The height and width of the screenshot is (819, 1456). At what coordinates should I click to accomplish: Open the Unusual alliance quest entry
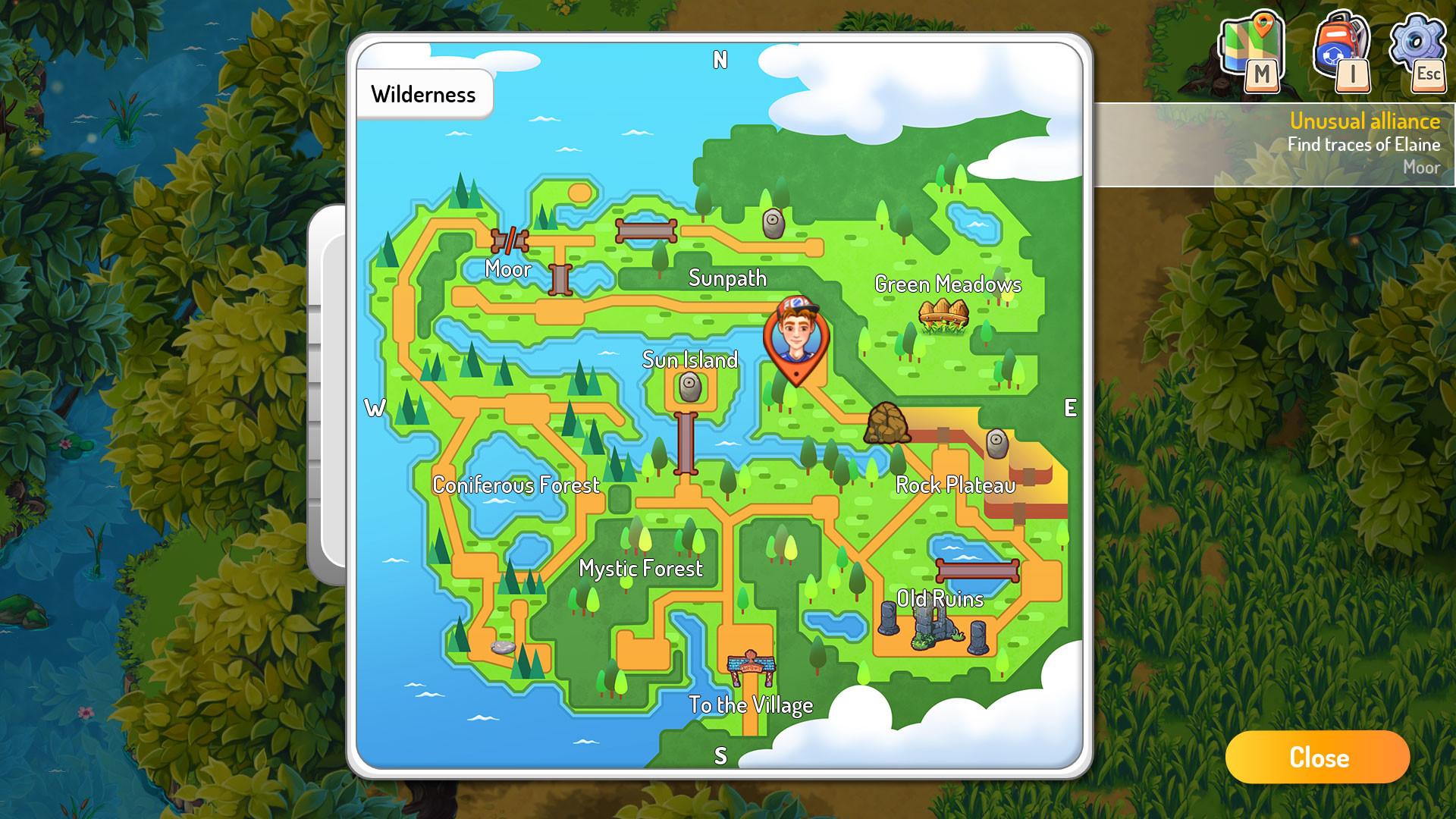click(1365, 121)
